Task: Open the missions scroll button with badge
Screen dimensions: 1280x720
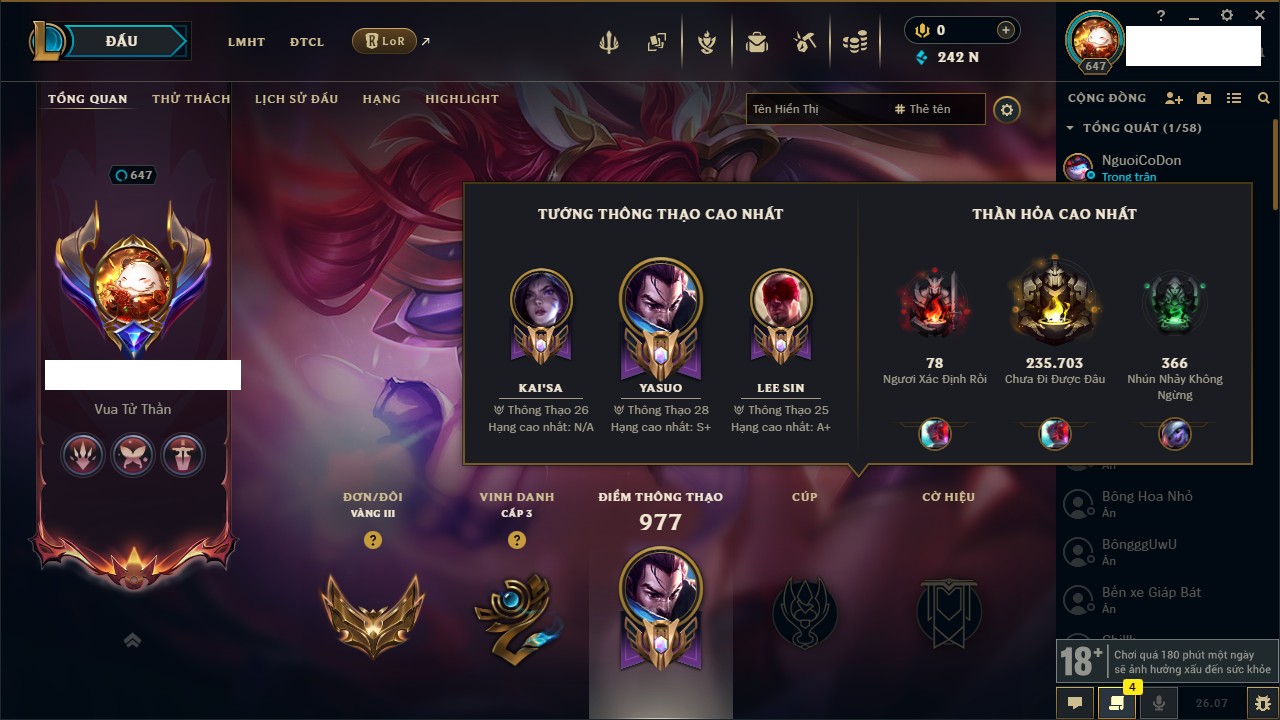Action: (1117, 703)
